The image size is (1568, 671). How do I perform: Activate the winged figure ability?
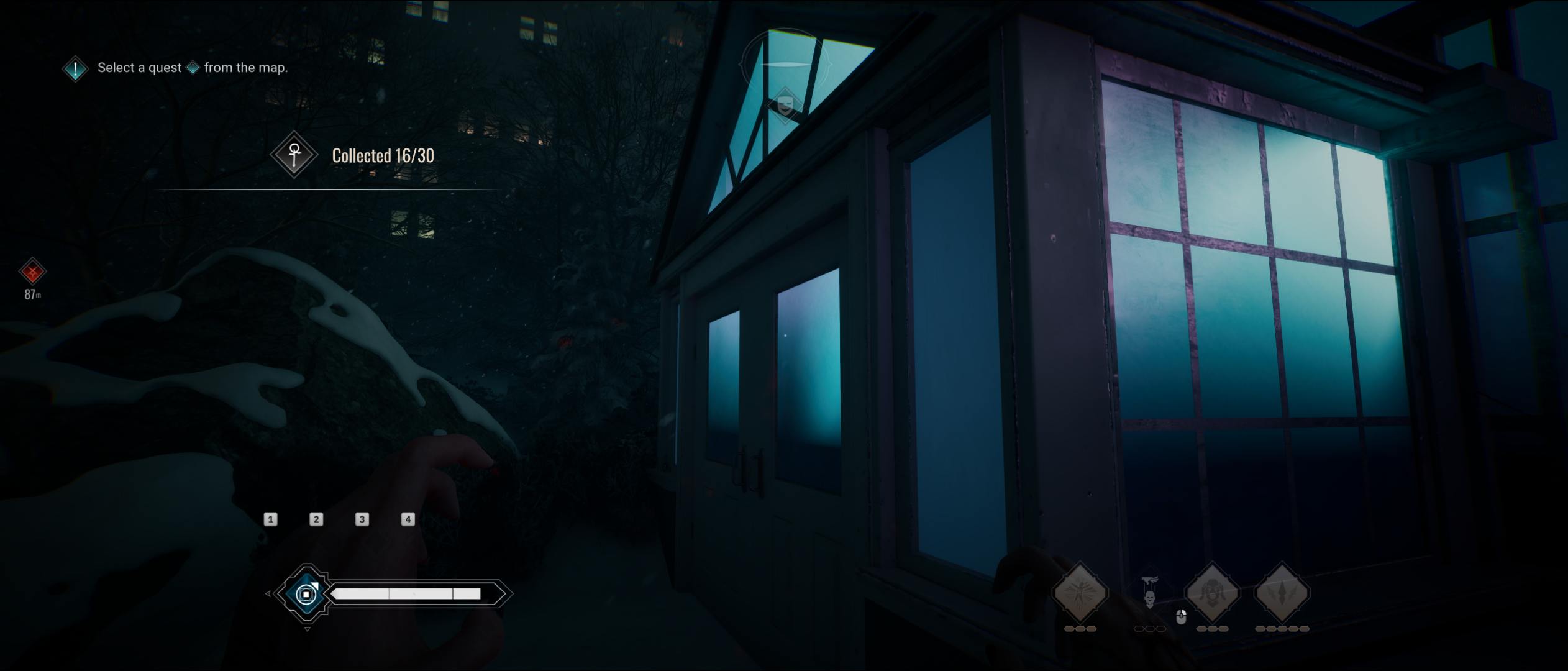[x=1080, y=593]
